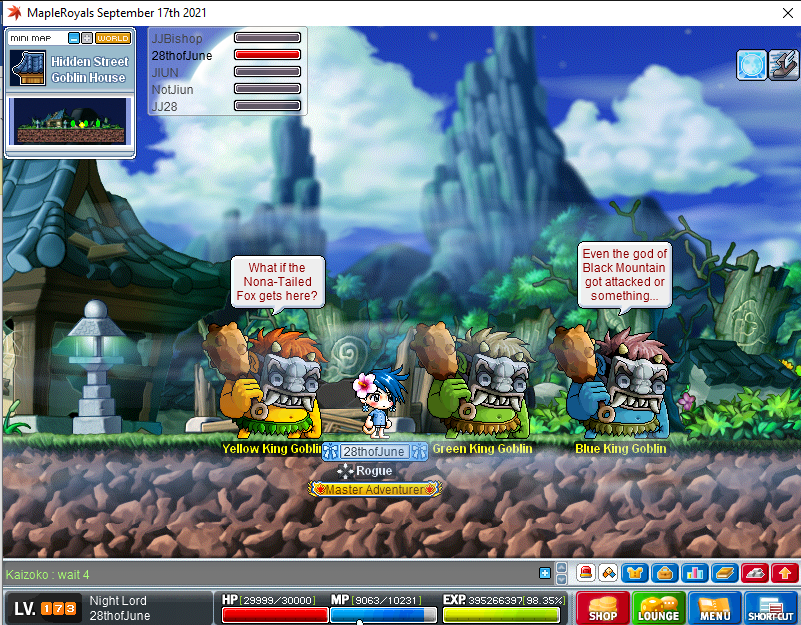Open the Menu button
801x625 pixels.
coord(714,608)
